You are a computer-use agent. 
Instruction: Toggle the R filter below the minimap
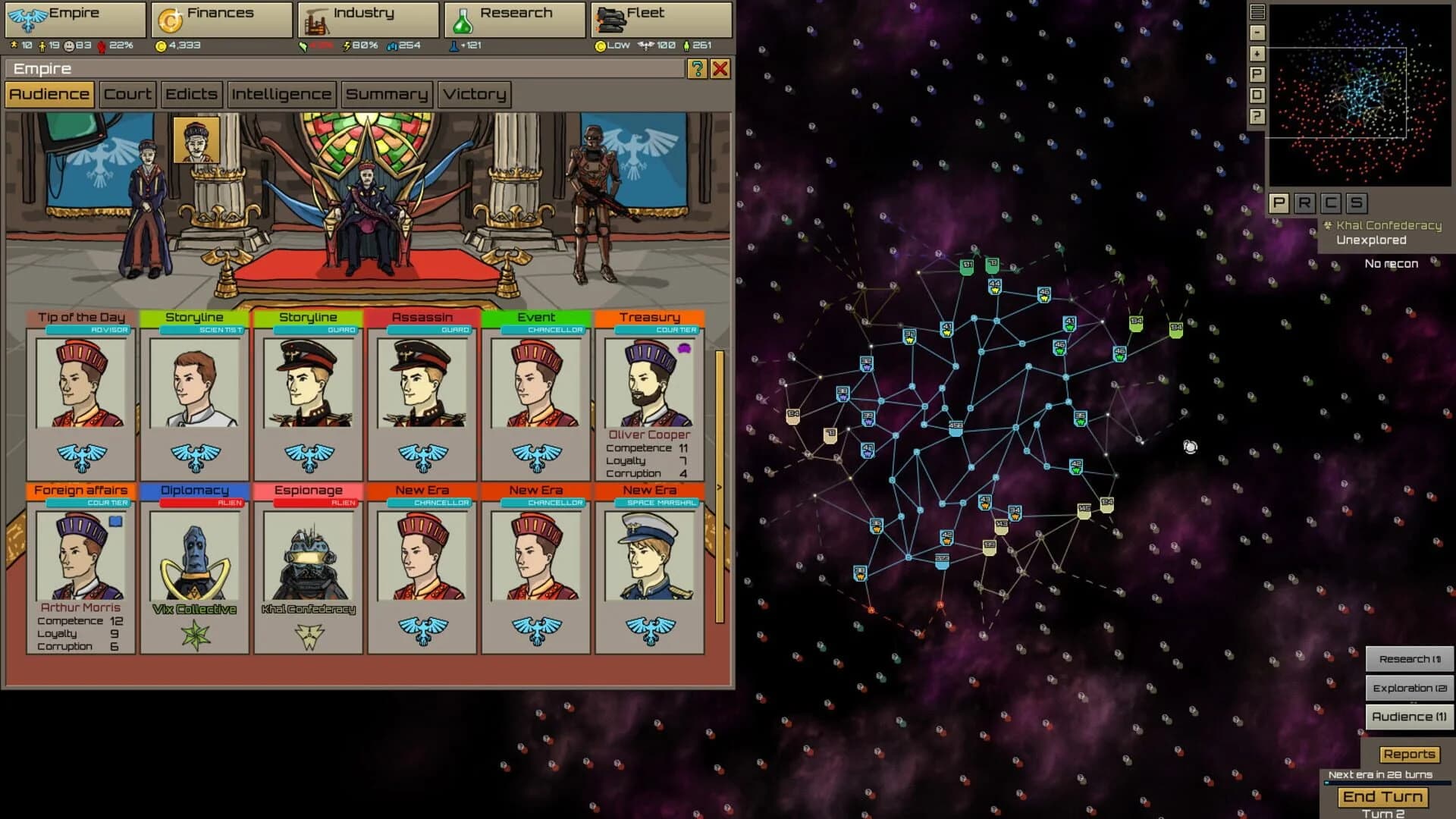pyautogui.click(x=1306, y=202)
